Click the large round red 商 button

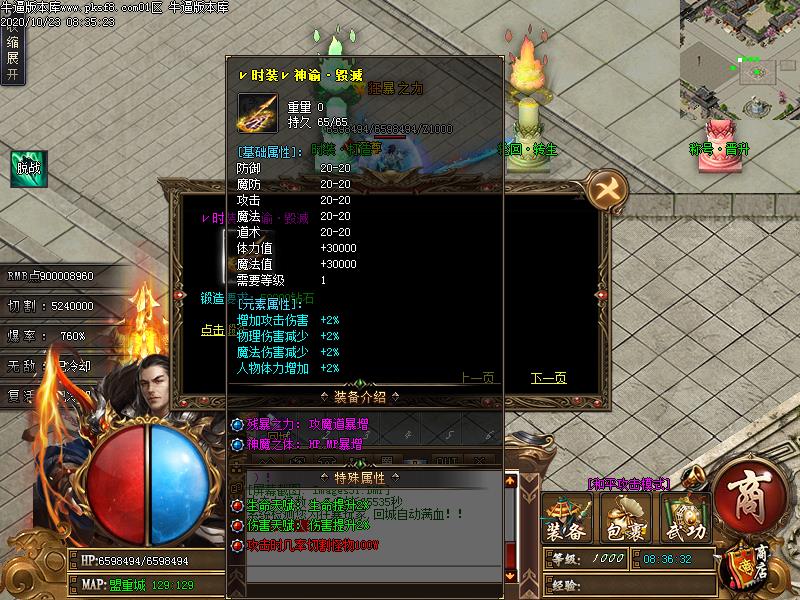749,495
